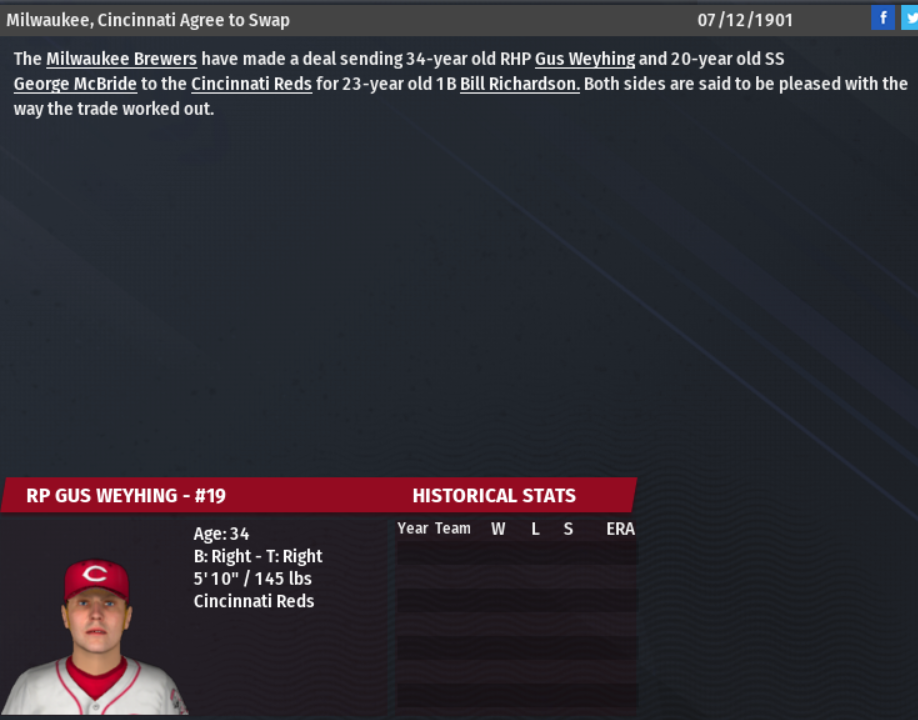Share the trade article on Twitter
This screenshot has width=918, height=720.
tap(907, 18)
